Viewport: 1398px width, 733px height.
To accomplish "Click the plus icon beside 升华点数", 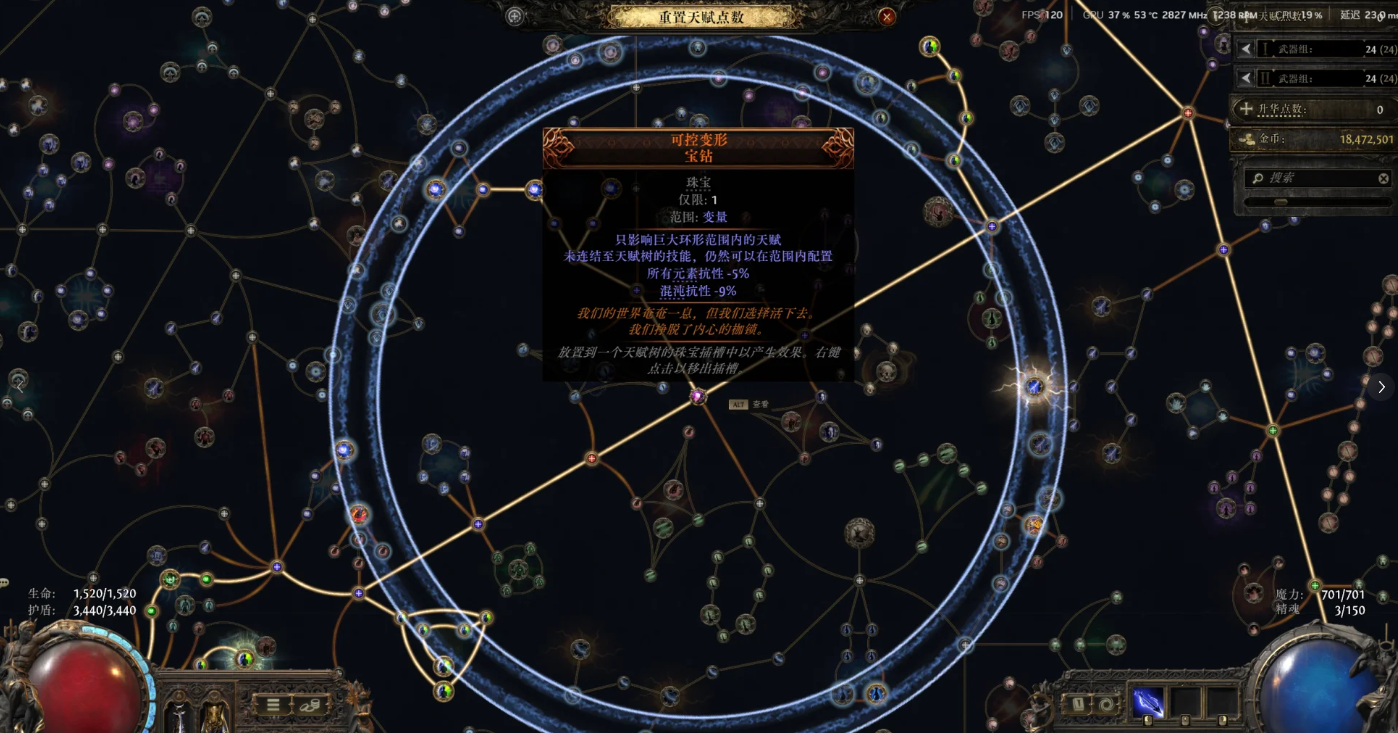I will click(x=1243, y=110).
